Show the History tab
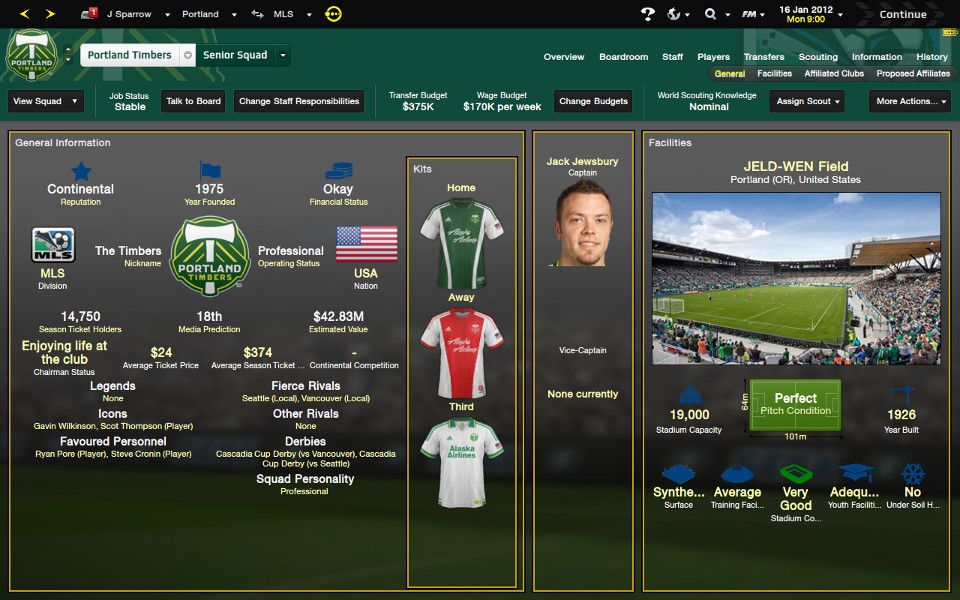This screenshot has height=600, width=960. (931, 57)
